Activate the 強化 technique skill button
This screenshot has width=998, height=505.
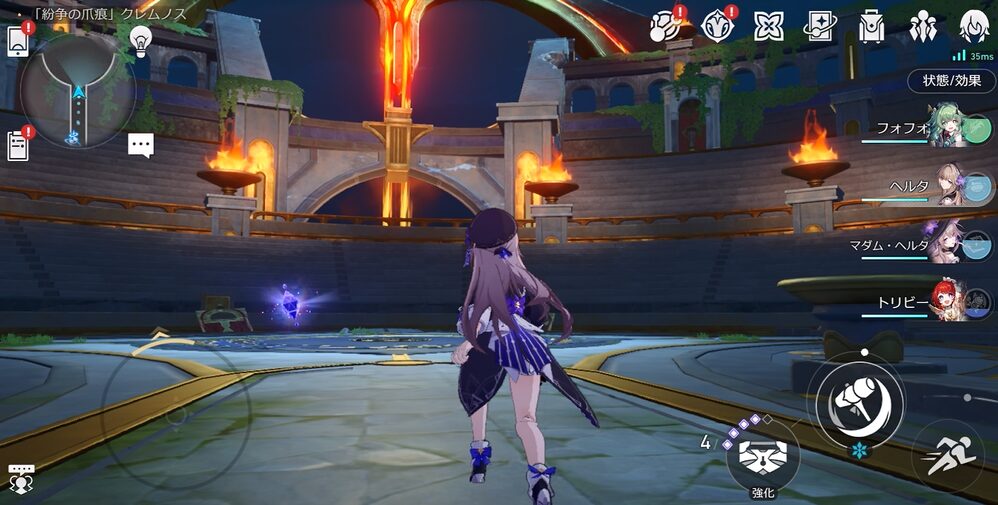[x=763, y=458]
